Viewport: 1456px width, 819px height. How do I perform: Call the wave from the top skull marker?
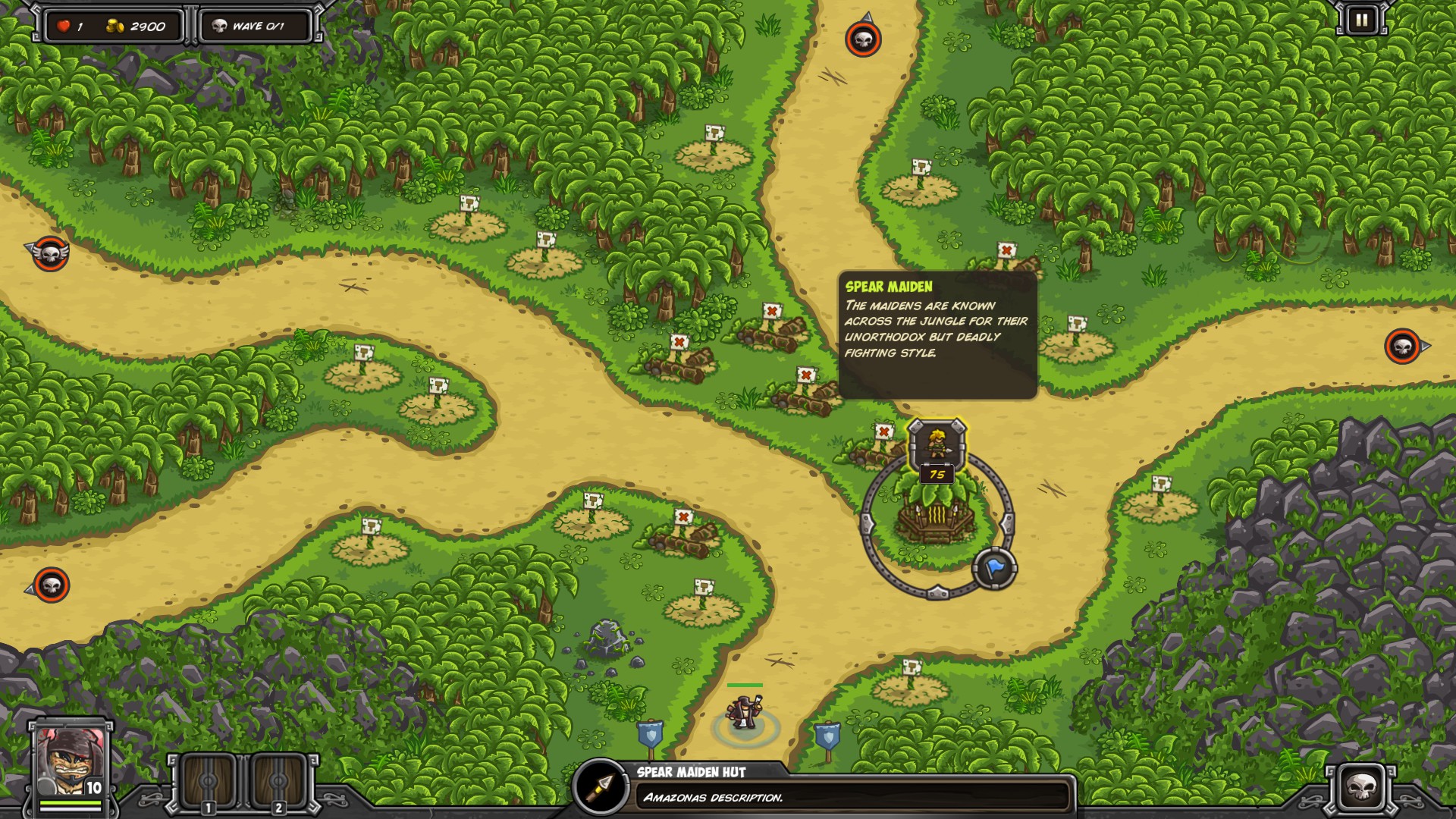coord(863,39)
